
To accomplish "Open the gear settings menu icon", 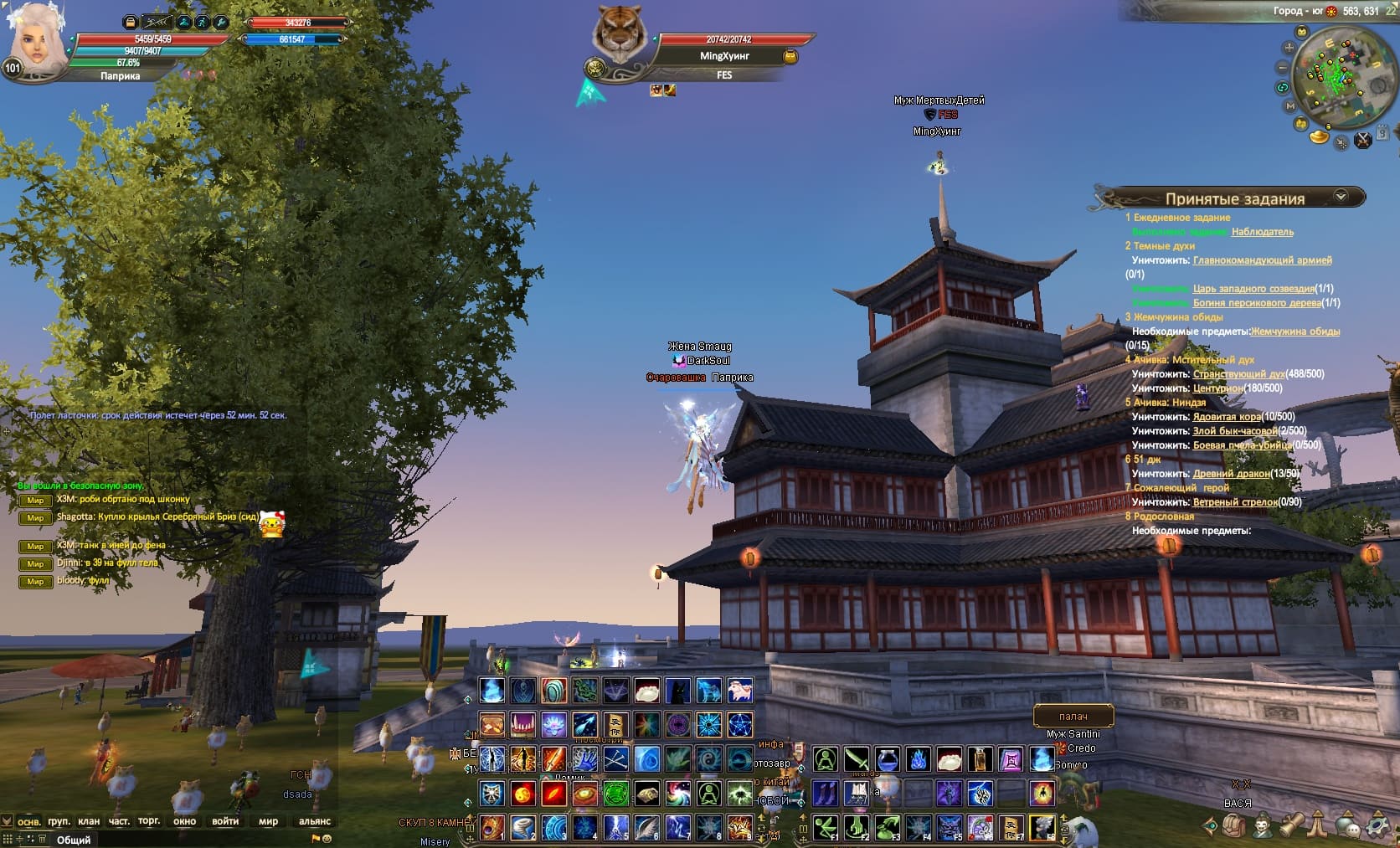I will (x=1377, y=826).
